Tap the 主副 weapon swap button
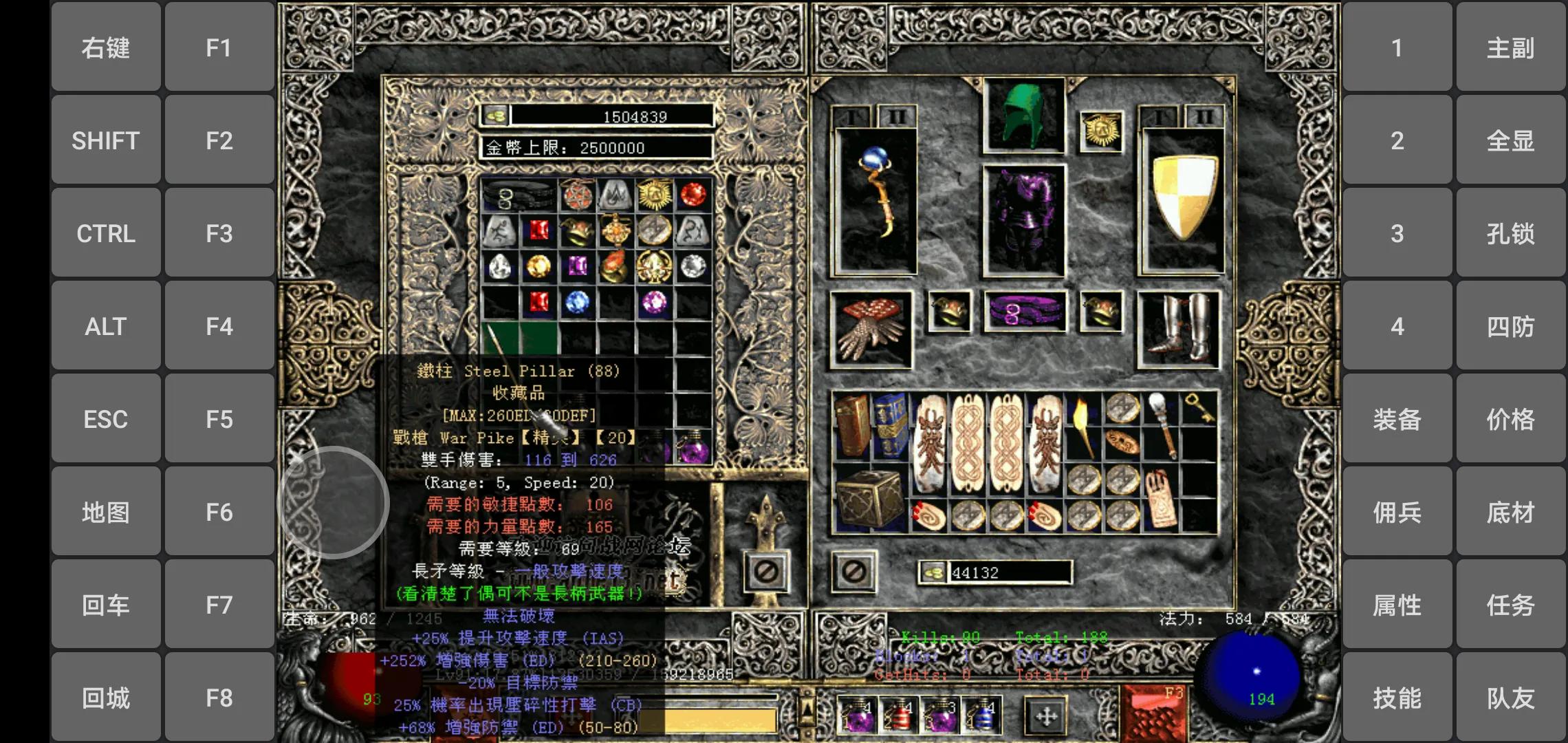 click(1510, 48)
